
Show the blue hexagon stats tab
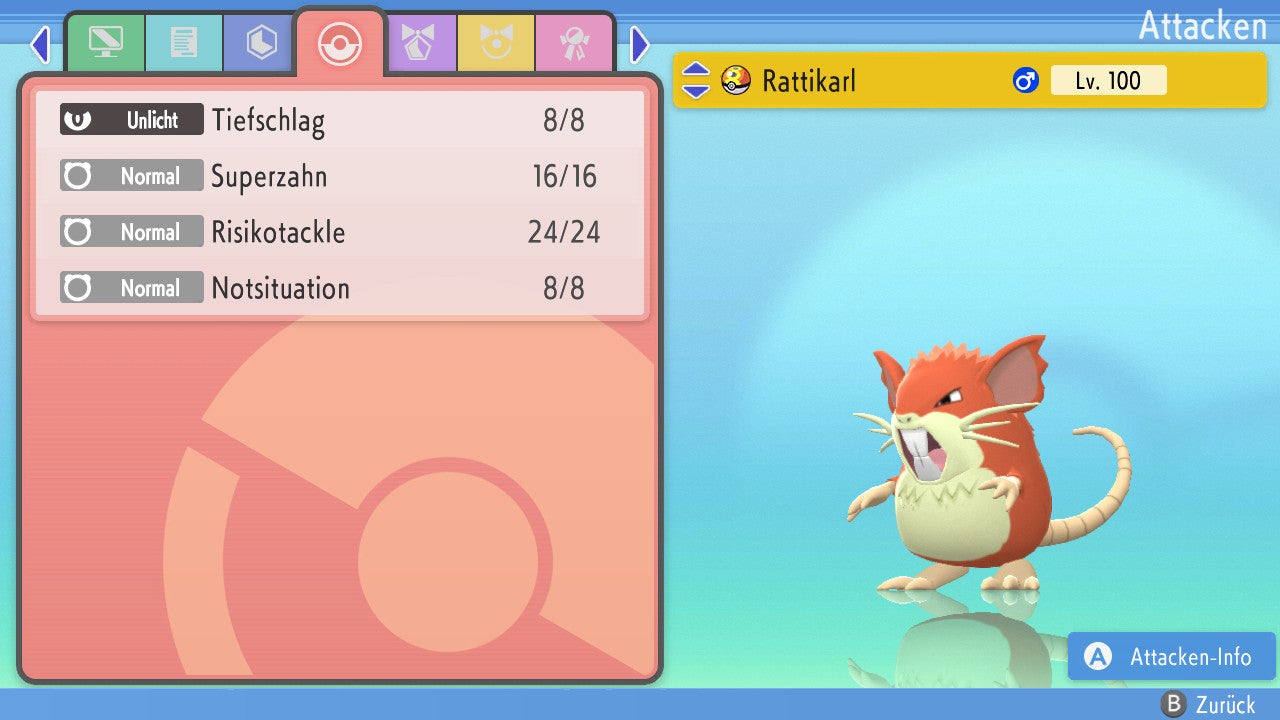pyautogui.click(x=261, y=42)
